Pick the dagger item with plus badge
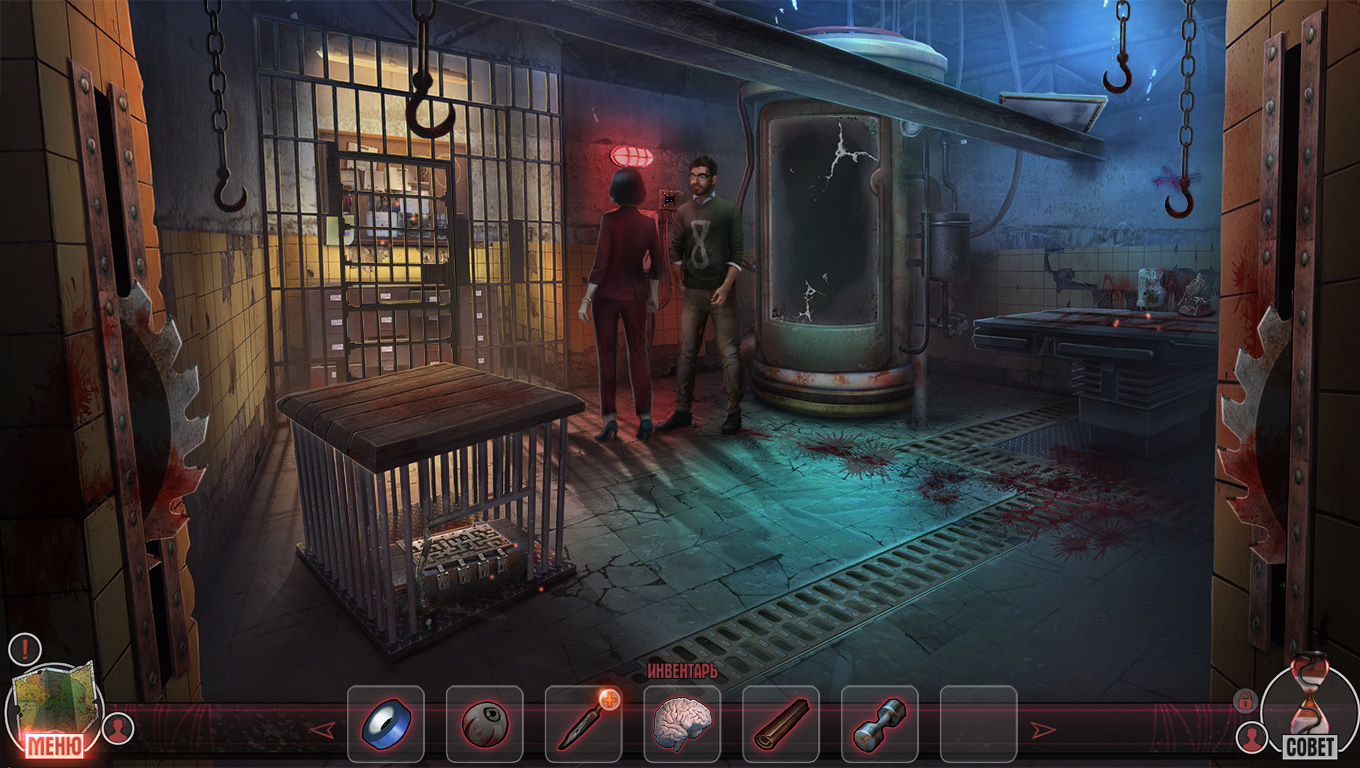Screen dimensions: 1360x768 coord(583,724)
